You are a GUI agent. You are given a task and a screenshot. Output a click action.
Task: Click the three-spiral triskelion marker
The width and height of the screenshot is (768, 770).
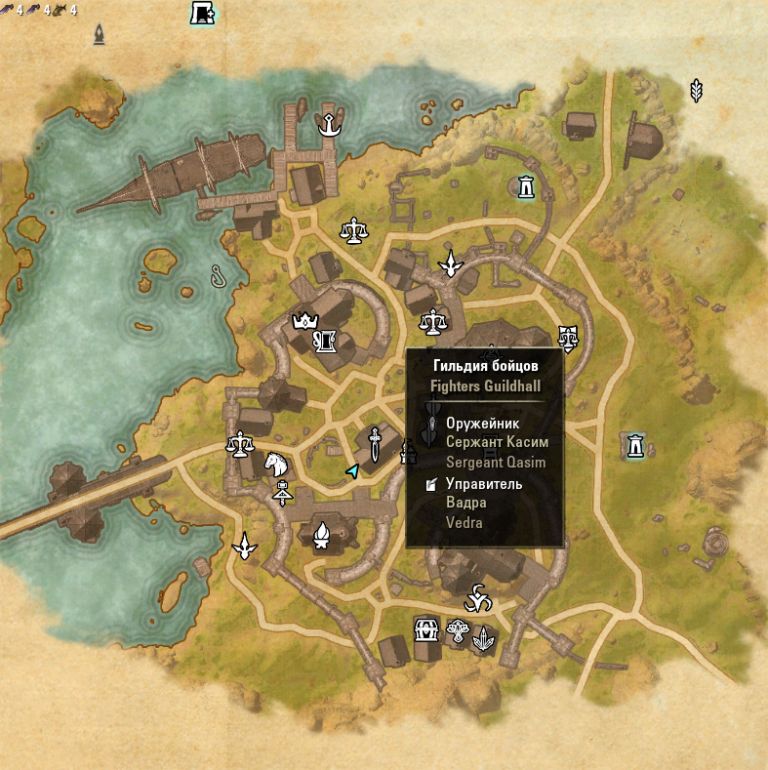476,600
